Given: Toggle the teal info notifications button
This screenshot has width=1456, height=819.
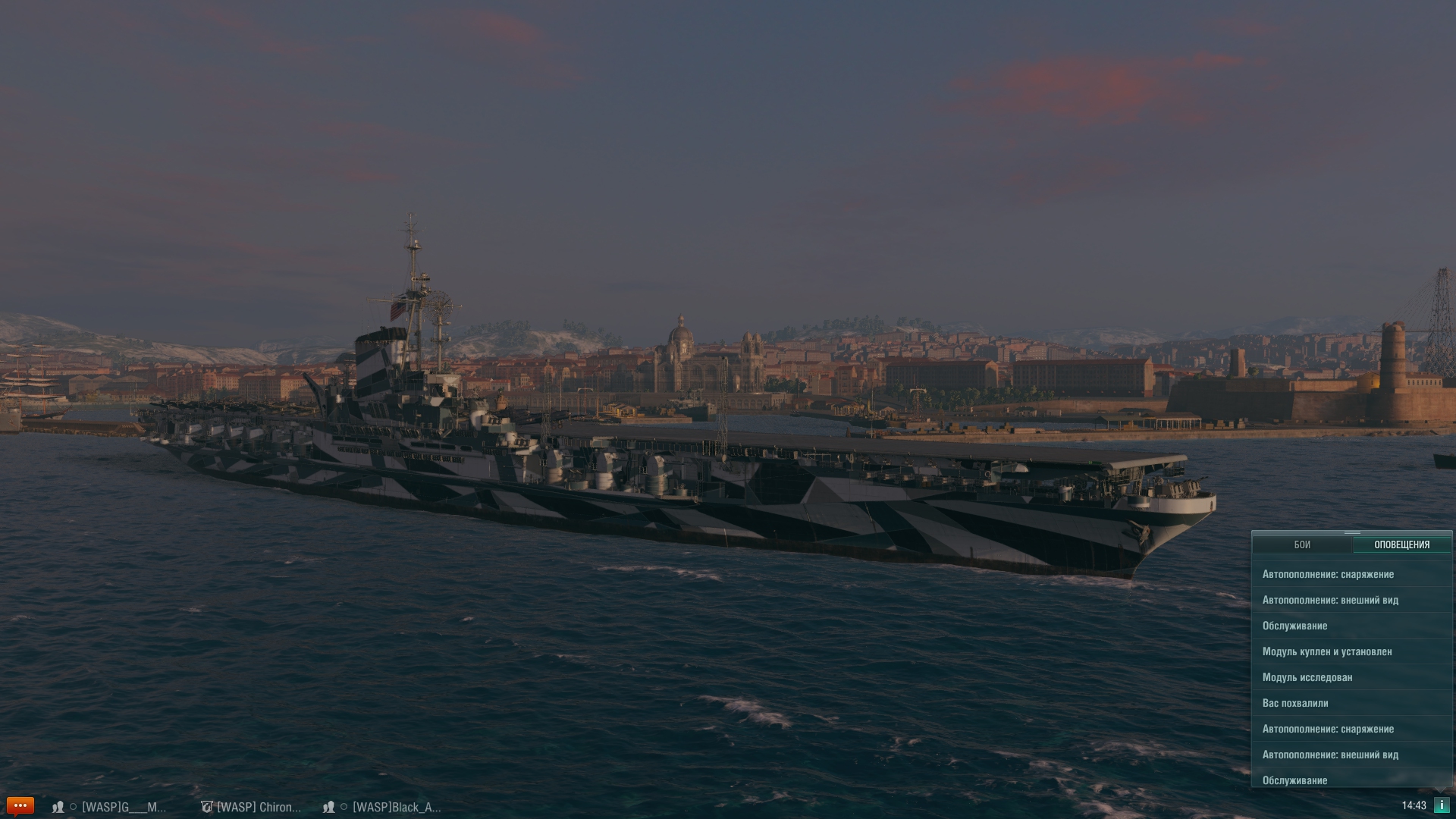Looking at the screenshot, I should [x=1441, y=805].
